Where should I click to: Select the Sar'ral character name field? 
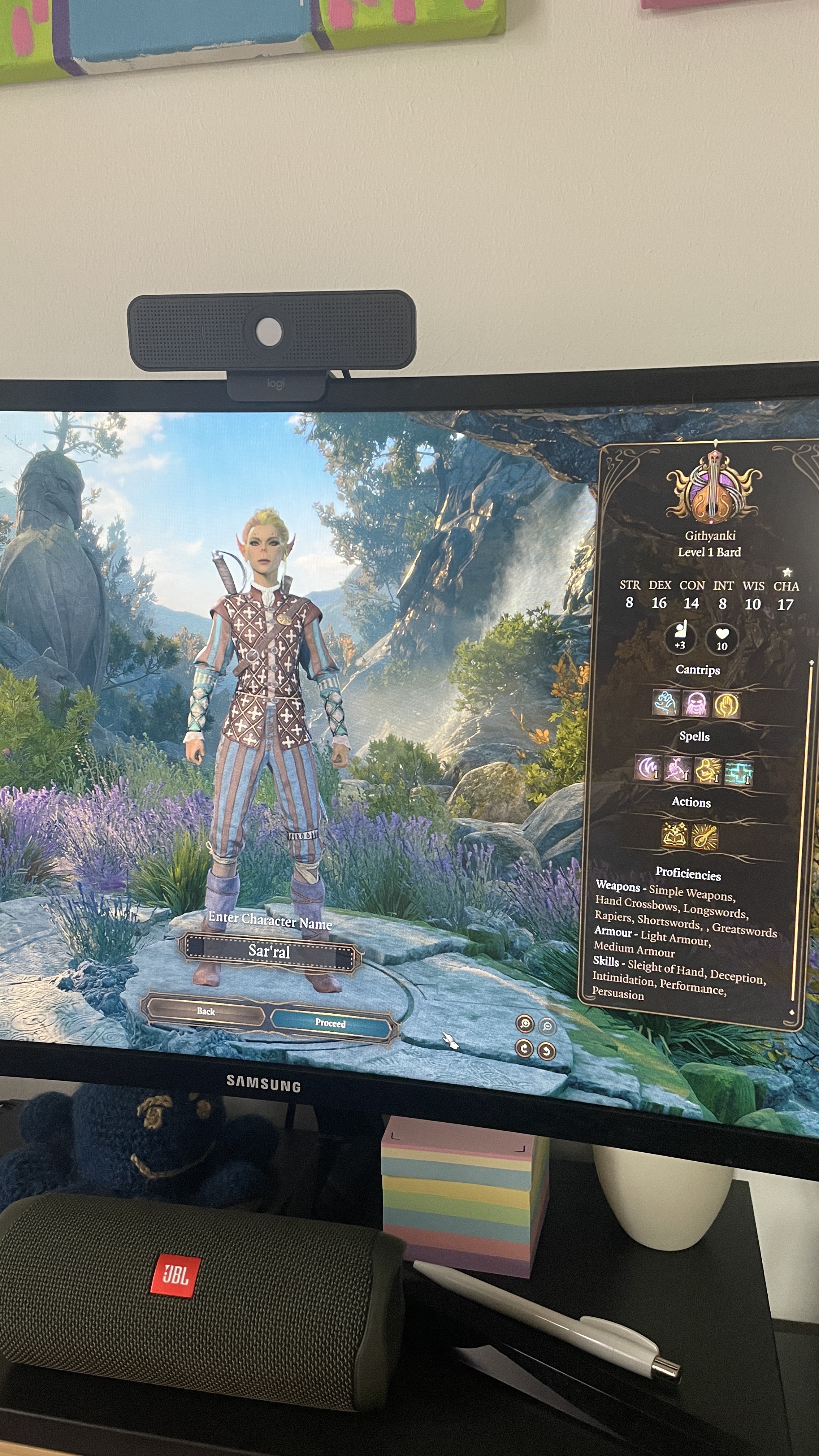click(x=269, y=952)
